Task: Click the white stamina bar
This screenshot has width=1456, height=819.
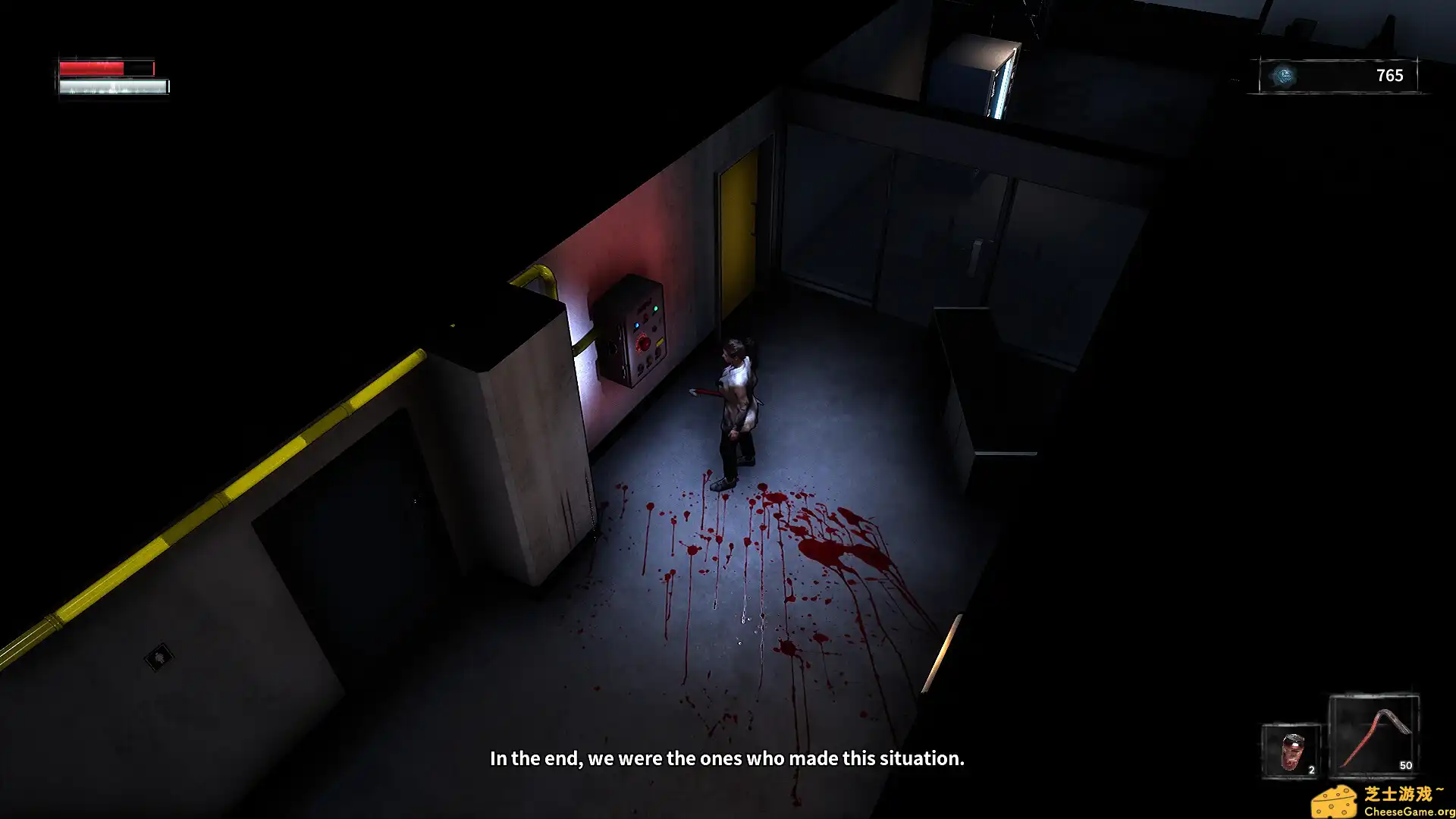Action: [112, 86]
